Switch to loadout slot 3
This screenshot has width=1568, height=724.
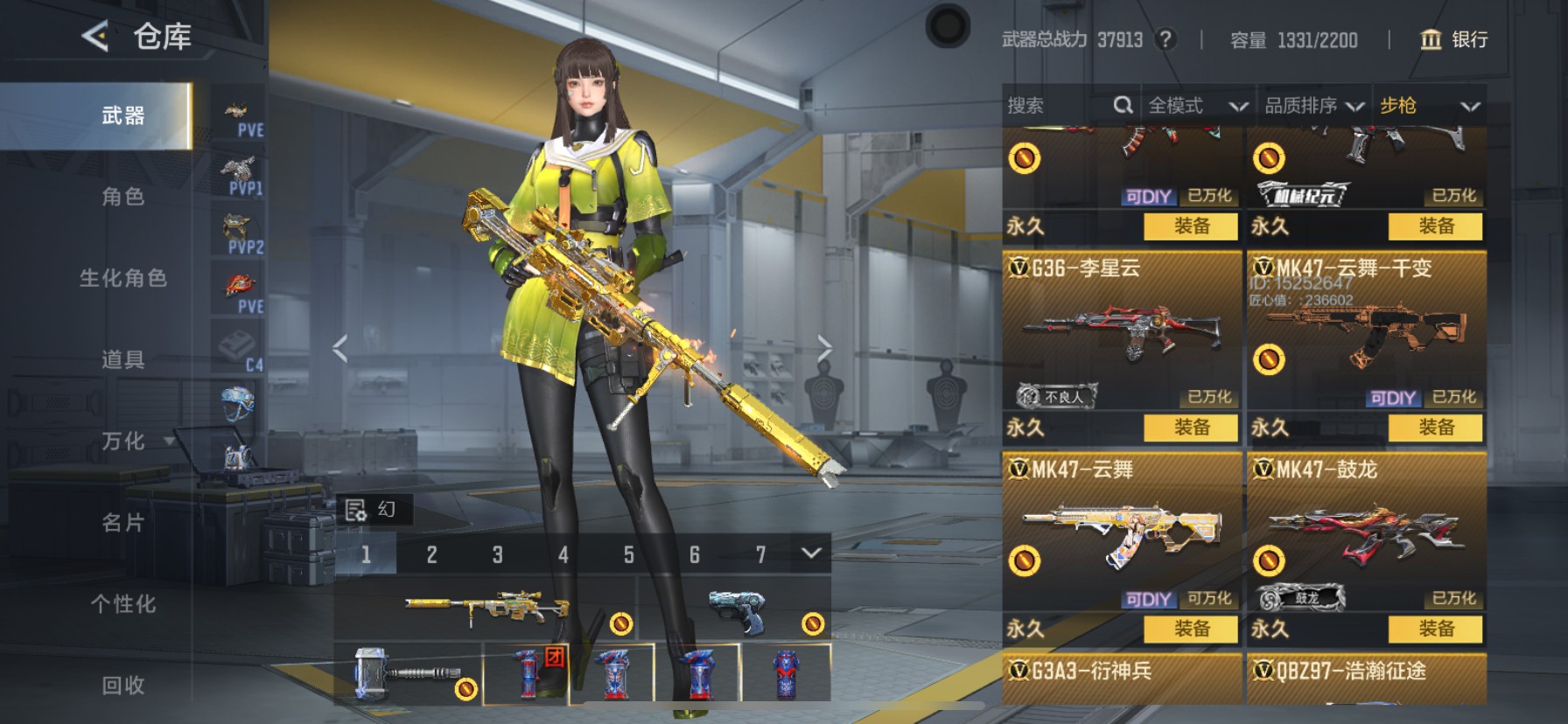pos(497,554)
